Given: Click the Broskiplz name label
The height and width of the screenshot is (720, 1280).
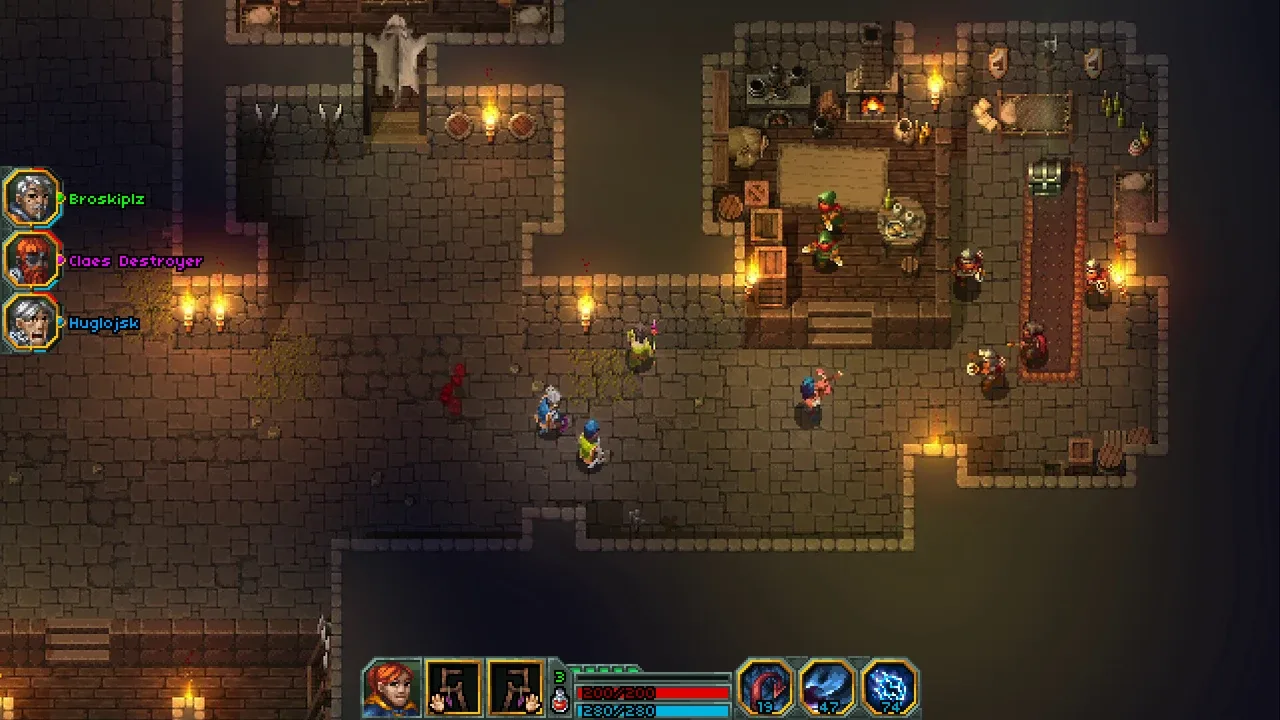Looking at the screenshot, I should [x=105, y=198].
